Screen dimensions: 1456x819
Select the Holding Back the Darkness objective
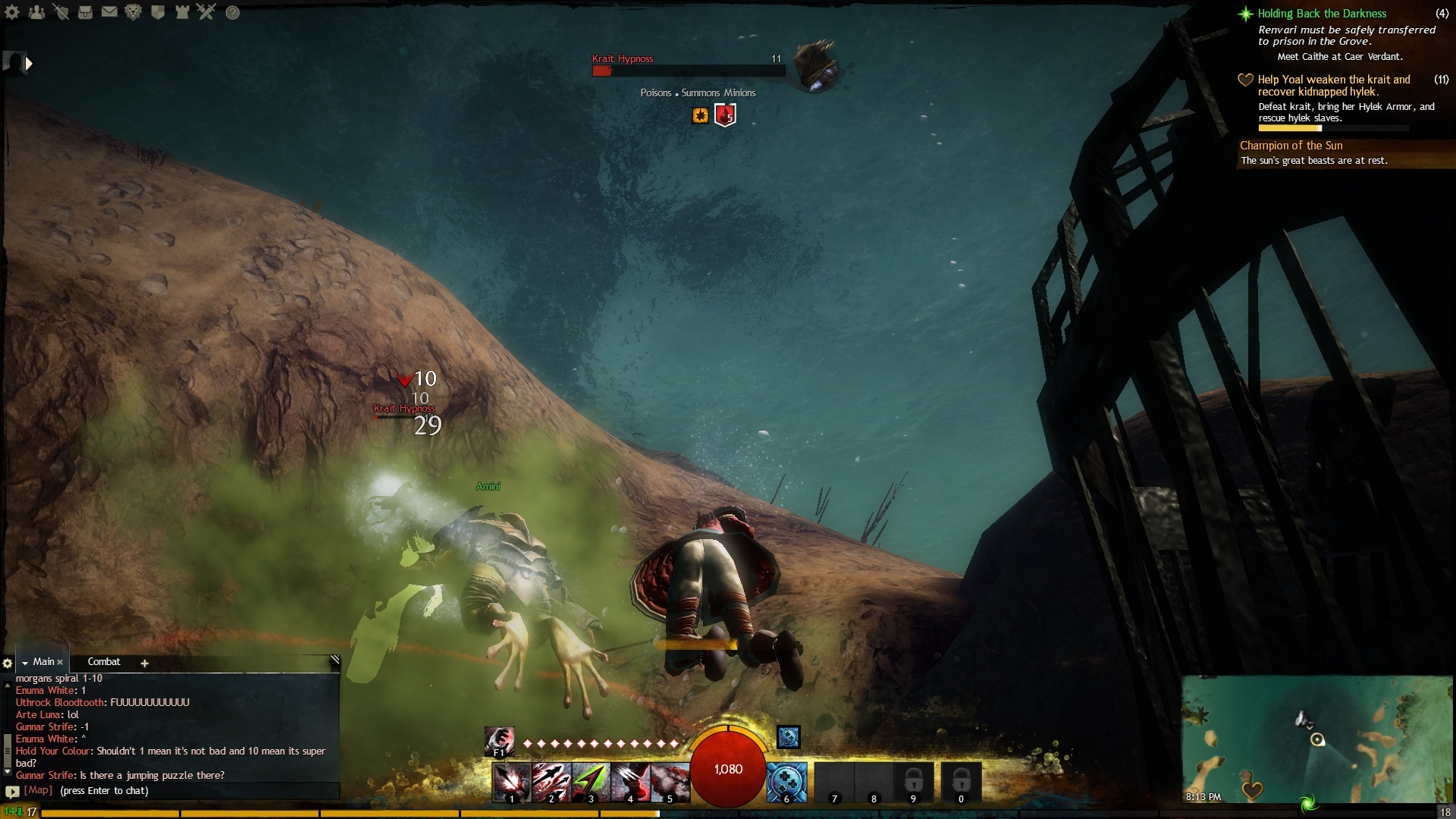click(1321, 14)
